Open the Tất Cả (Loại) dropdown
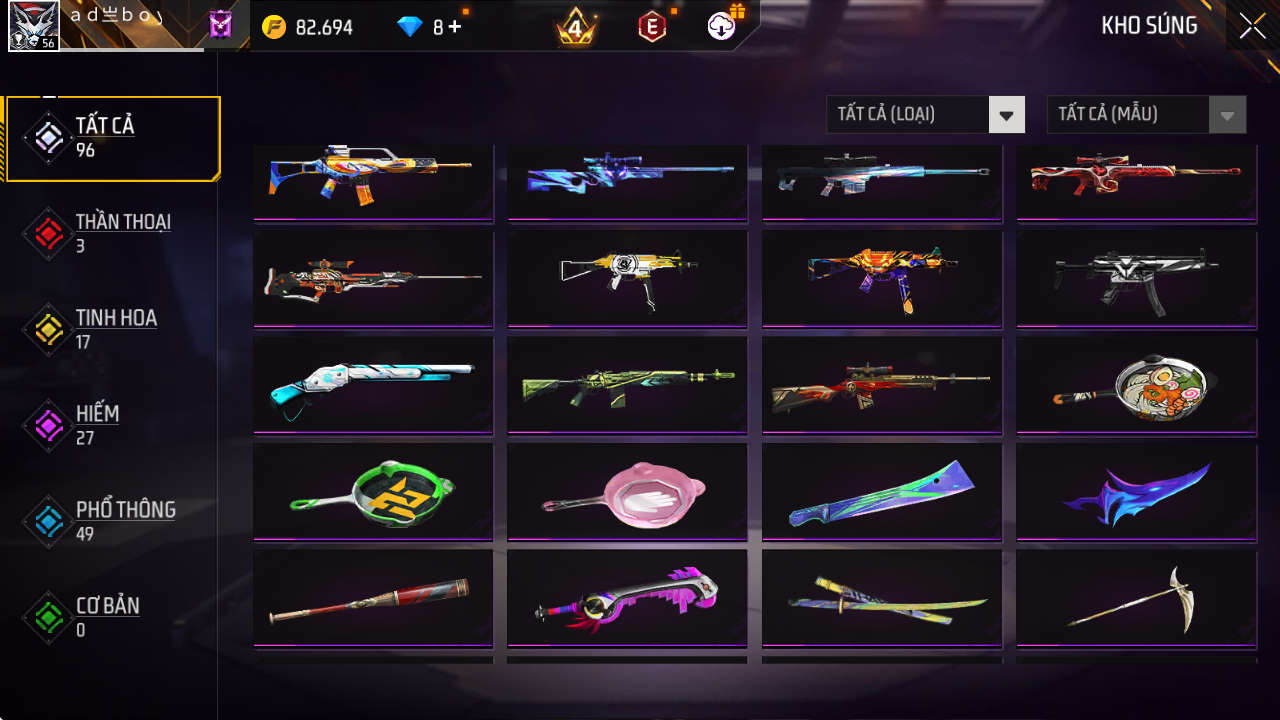This screenshot has width=1280, height=720. 925,114
